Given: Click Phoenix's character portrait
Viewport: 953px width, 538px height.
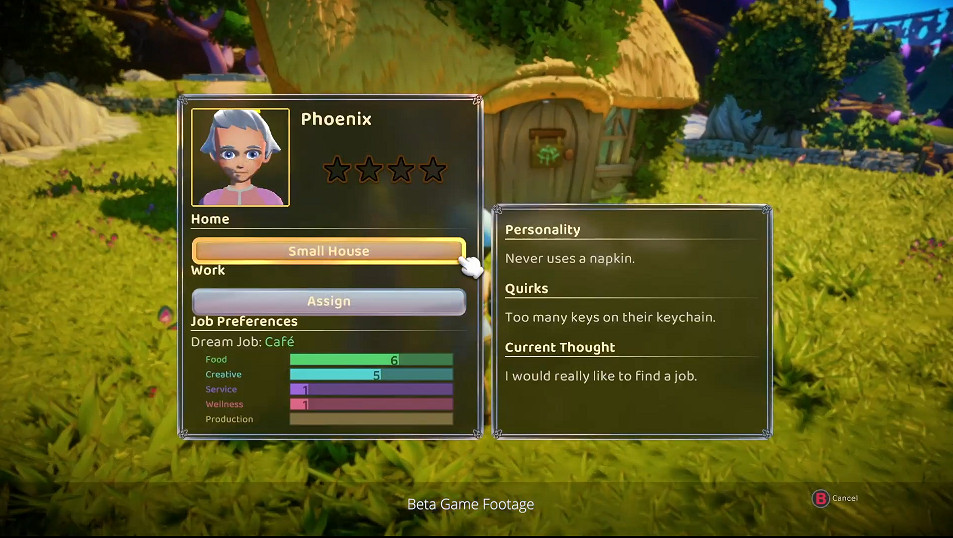Looking at the screenshot, I should point(240,157).
